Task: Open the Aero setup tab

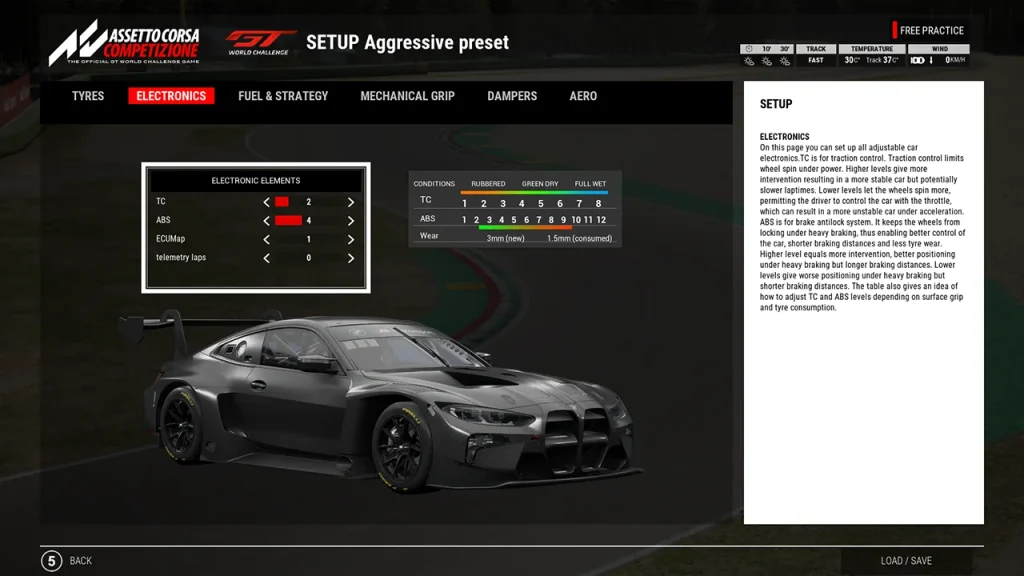Action: (583, 96)
